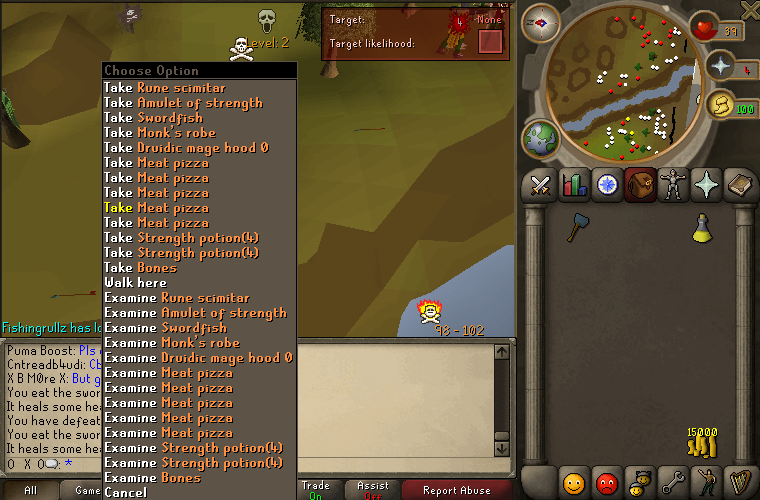Examine the Rune scimitar

(177, 298)
